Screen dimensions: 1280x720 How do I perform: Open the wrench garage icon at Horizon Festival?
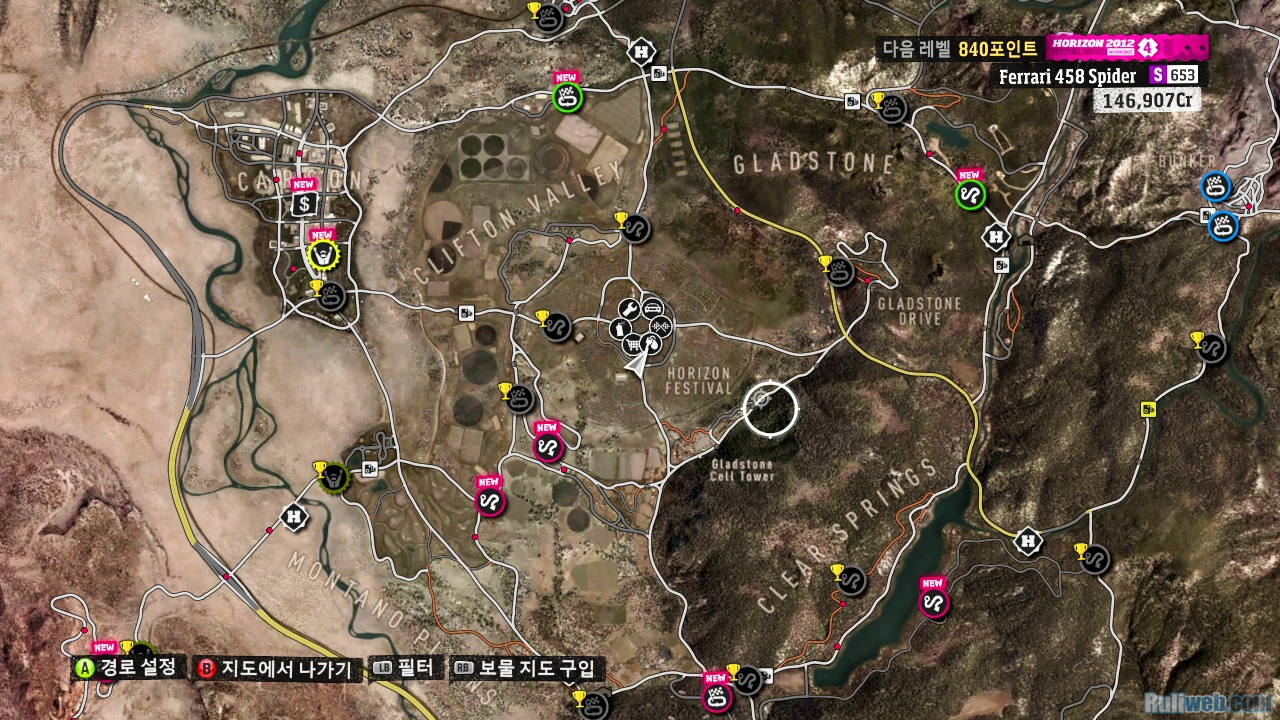(x=628, y=308)
